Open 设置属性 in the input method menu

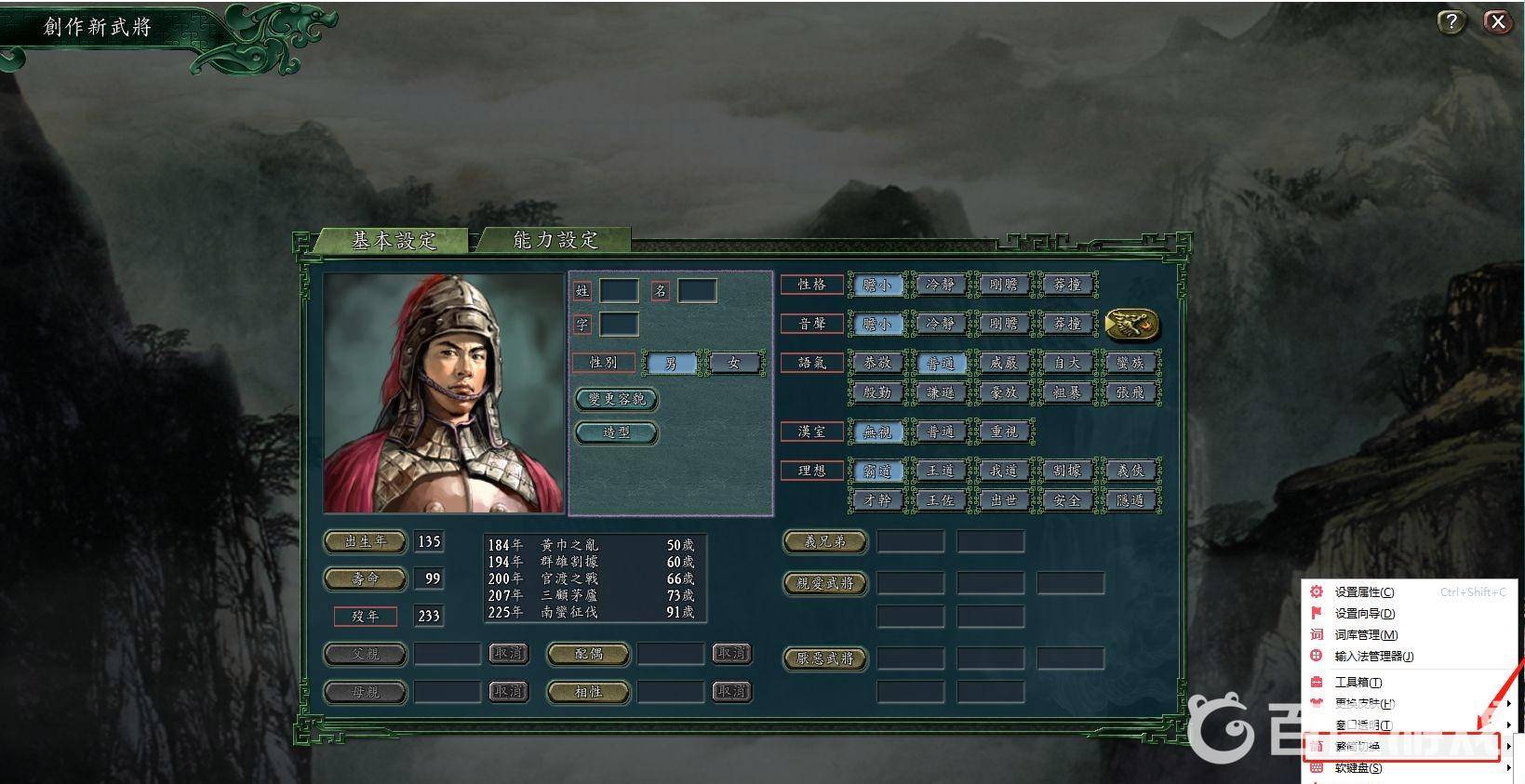point(1364,591)
